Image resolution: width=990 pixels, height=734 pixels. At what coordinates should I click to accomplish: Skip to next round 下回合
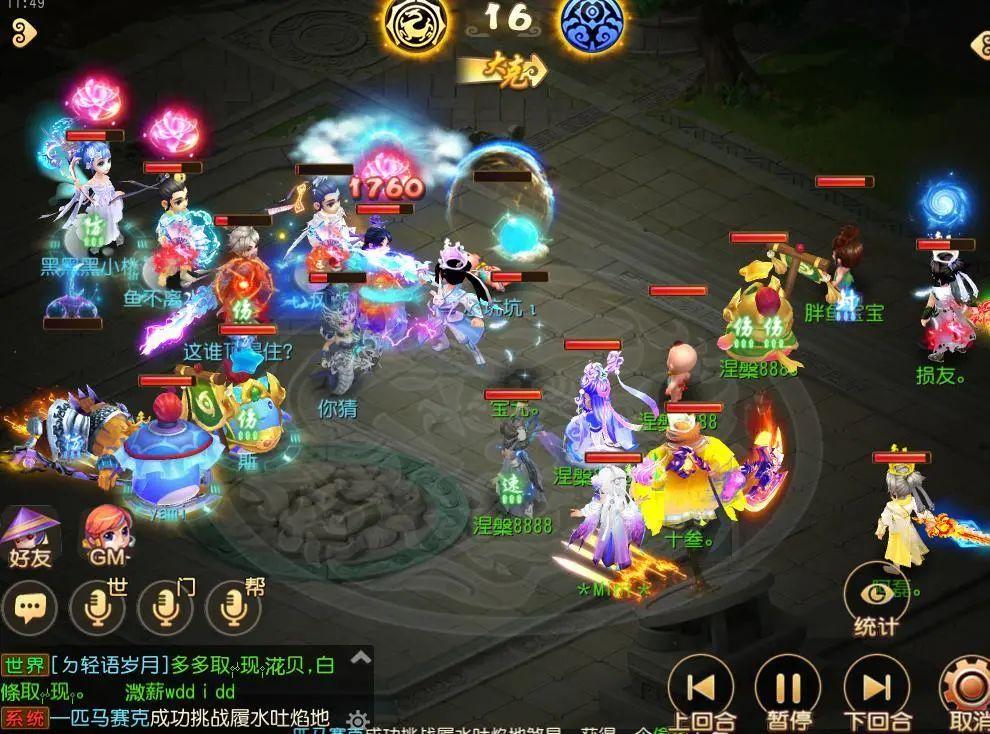876,690
